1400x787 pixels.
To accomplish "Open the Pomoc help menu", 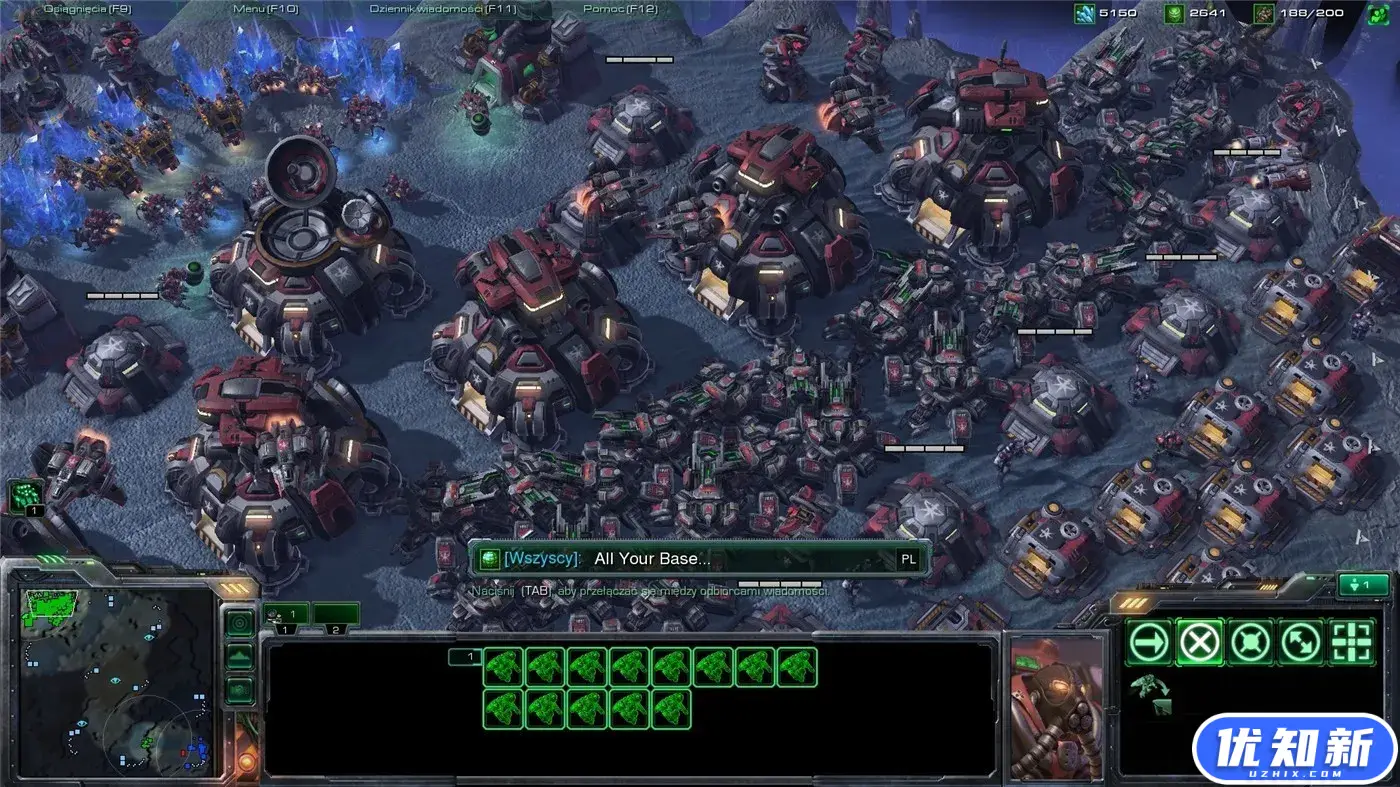I will [x=620, y=9].
